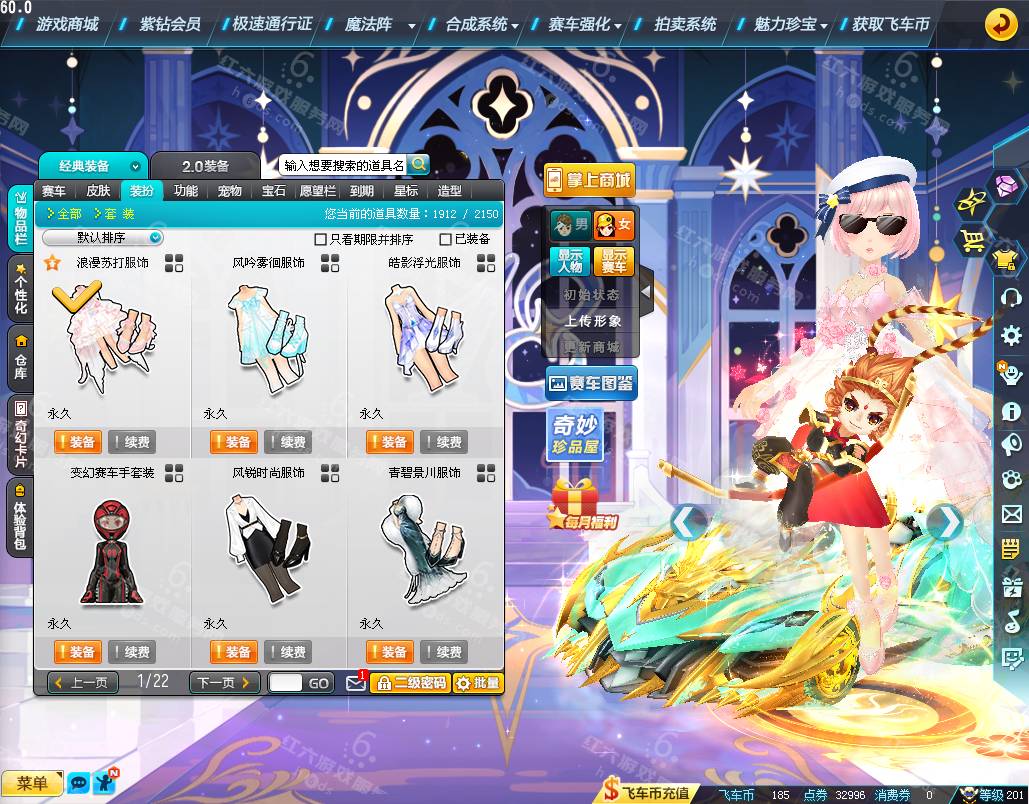Open the 二级密码 secondary password button
Screen dimensions: 1029x804
coord(409,683)
